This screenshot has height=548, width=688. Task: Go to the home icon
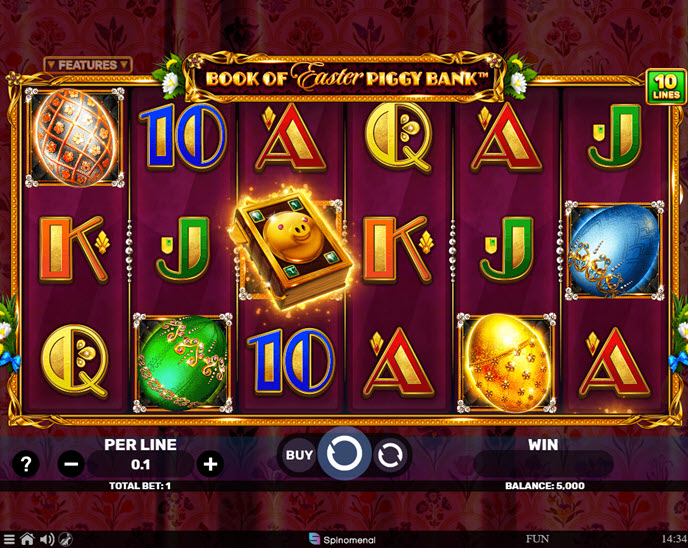point(27,540)
